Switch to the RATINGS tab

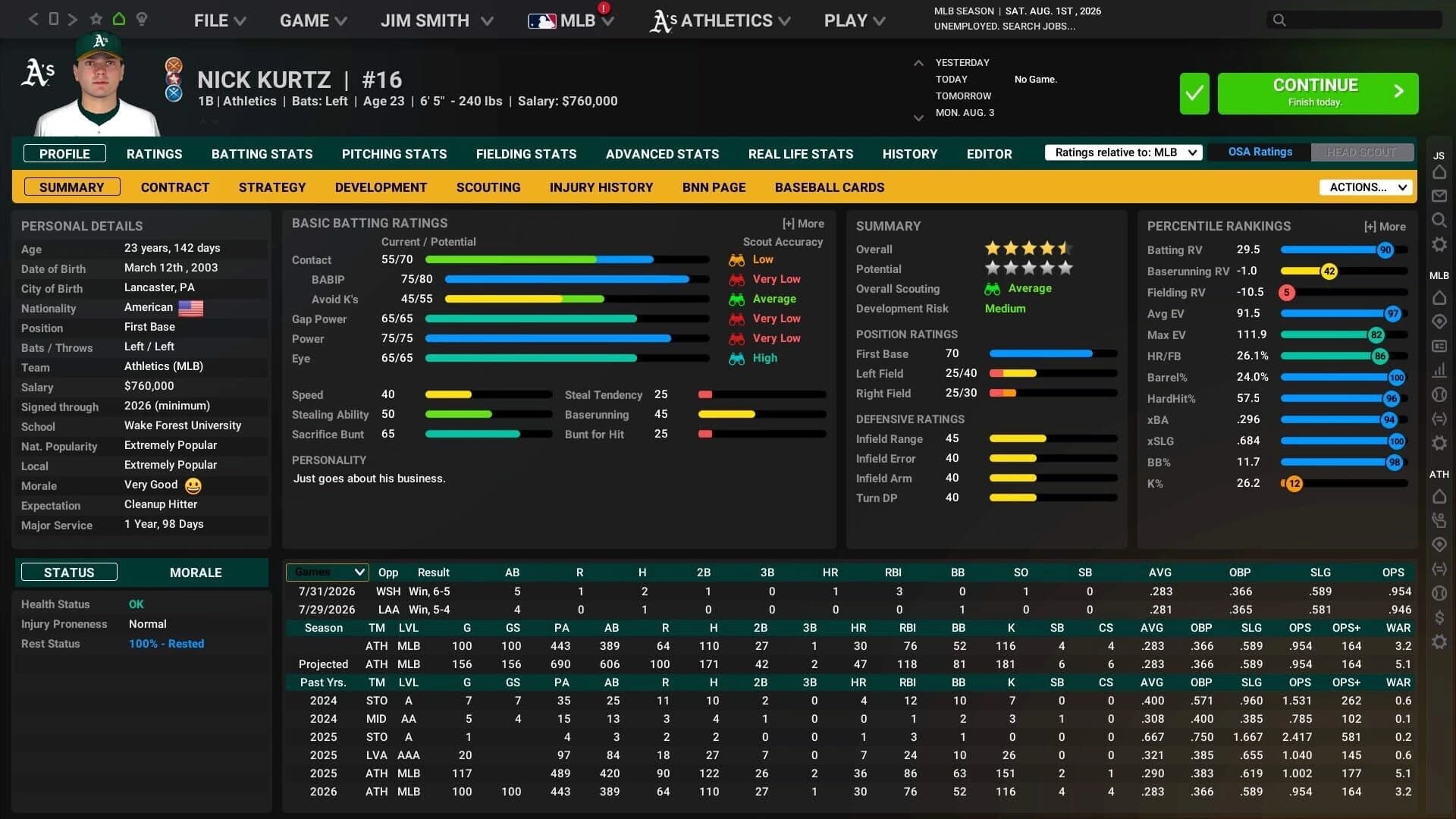click(x=154, y=153)
